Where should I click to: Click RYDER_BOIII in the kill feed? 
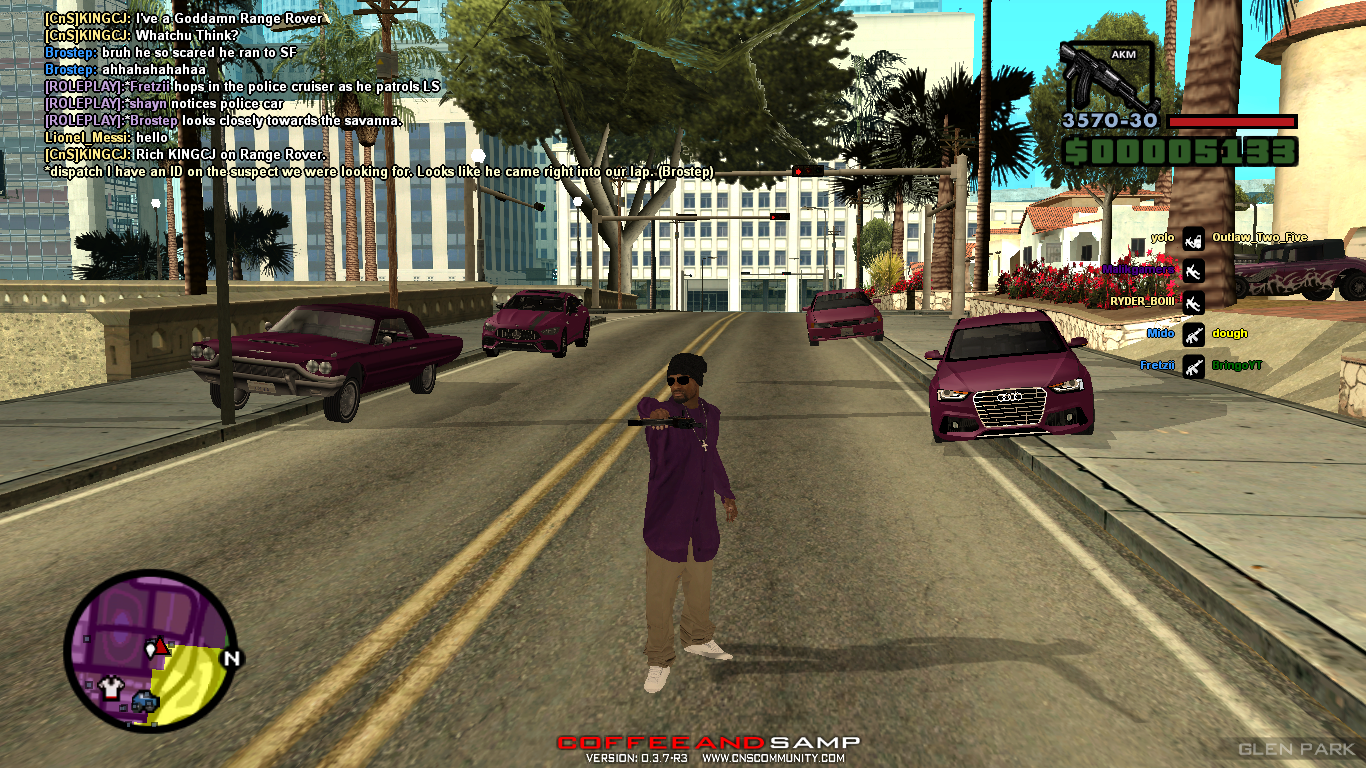[x=1141, y=301]
